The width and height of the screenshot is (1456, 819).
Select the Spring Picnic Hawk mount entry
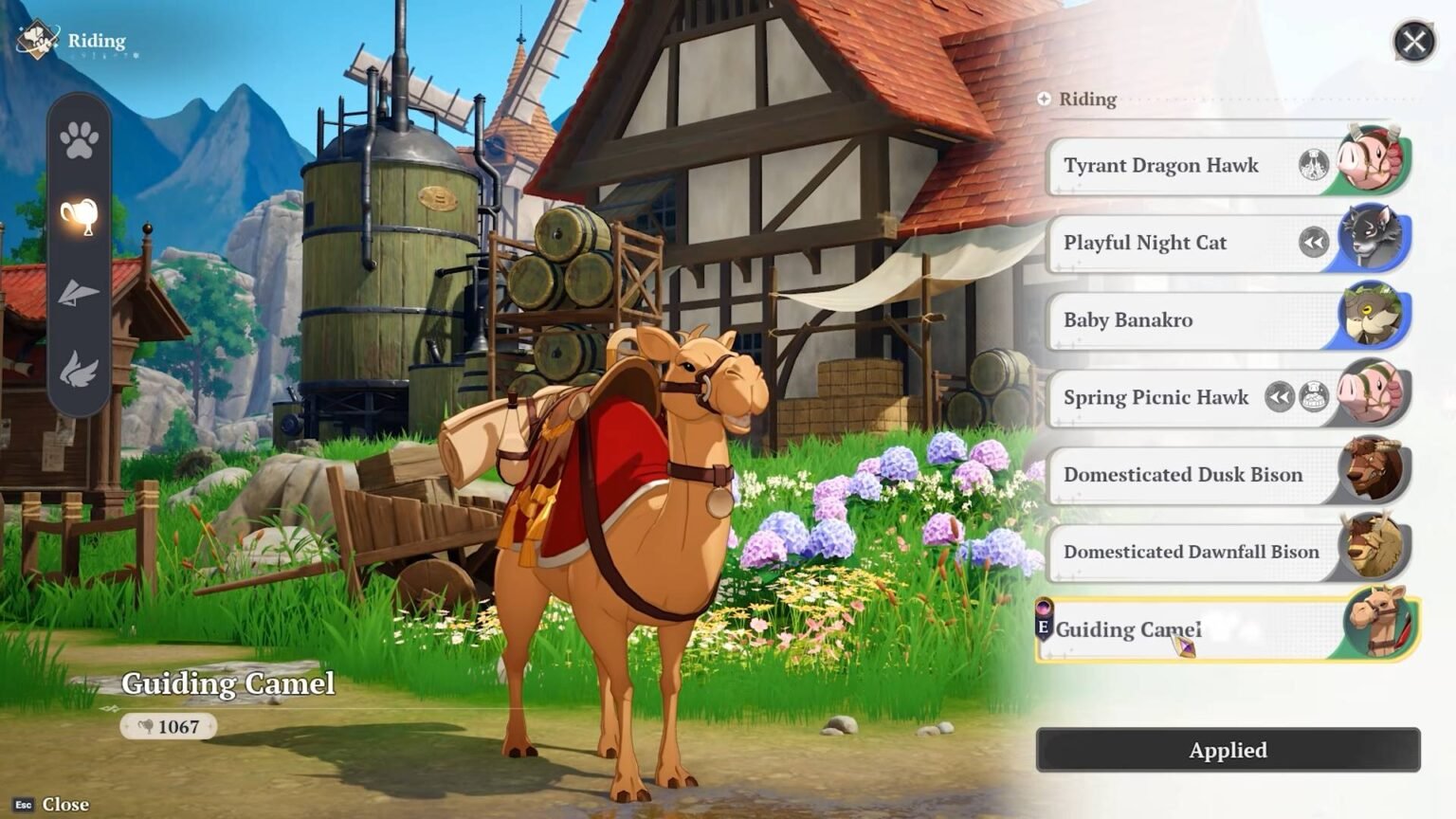tap(1156, 396)
